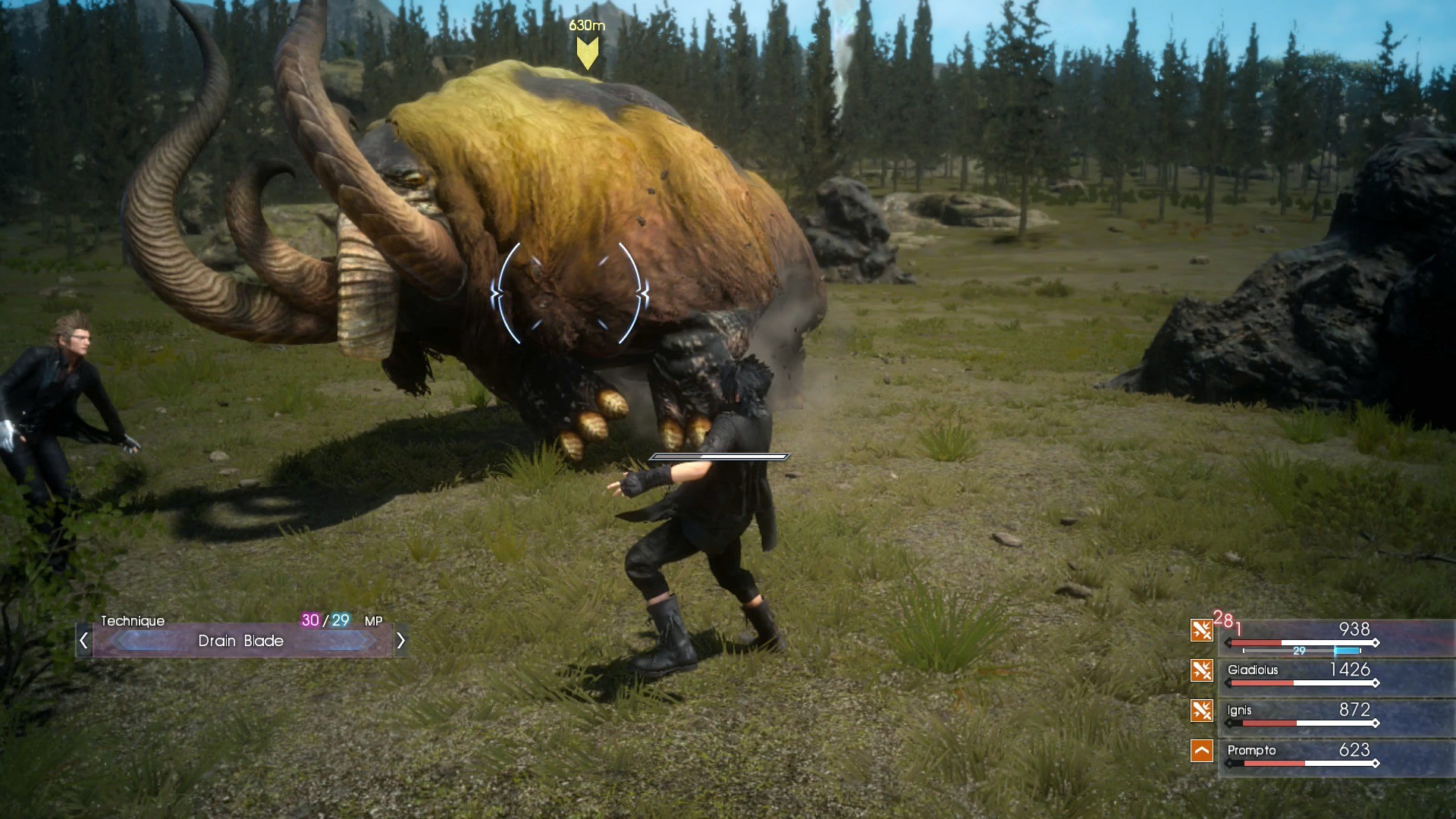1456x819 pixels.
Task: Click Gladiolus's weapon icon
Action: coord(1201,671)
